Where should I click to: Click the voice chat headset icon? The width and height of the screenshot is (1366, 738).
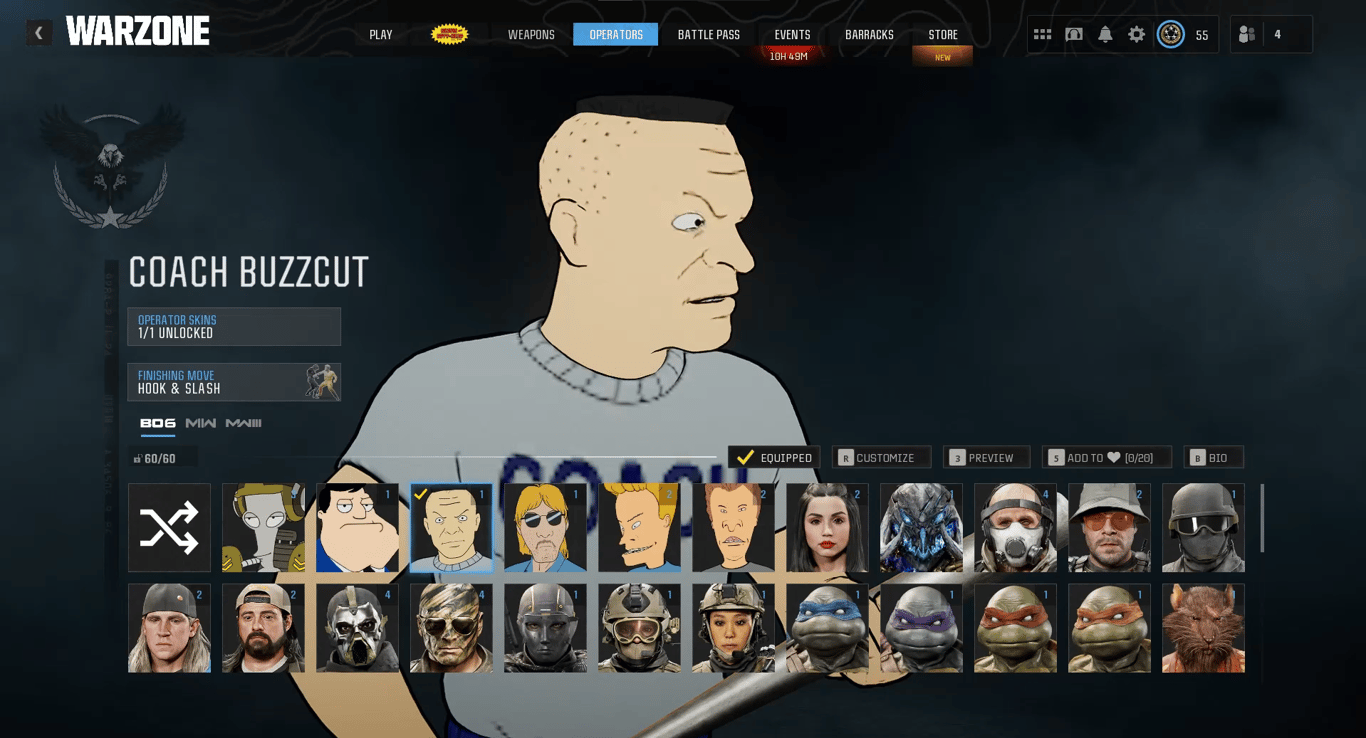tap(1072, 33)
